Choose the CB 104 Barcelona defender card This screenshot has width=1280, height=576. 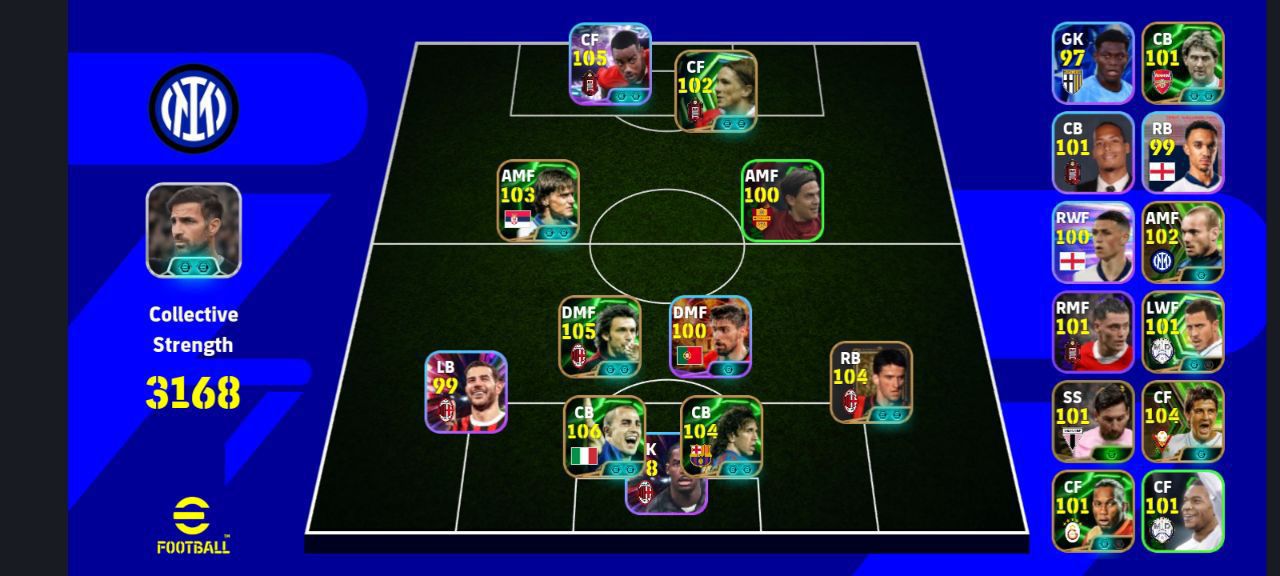point(721,436)
